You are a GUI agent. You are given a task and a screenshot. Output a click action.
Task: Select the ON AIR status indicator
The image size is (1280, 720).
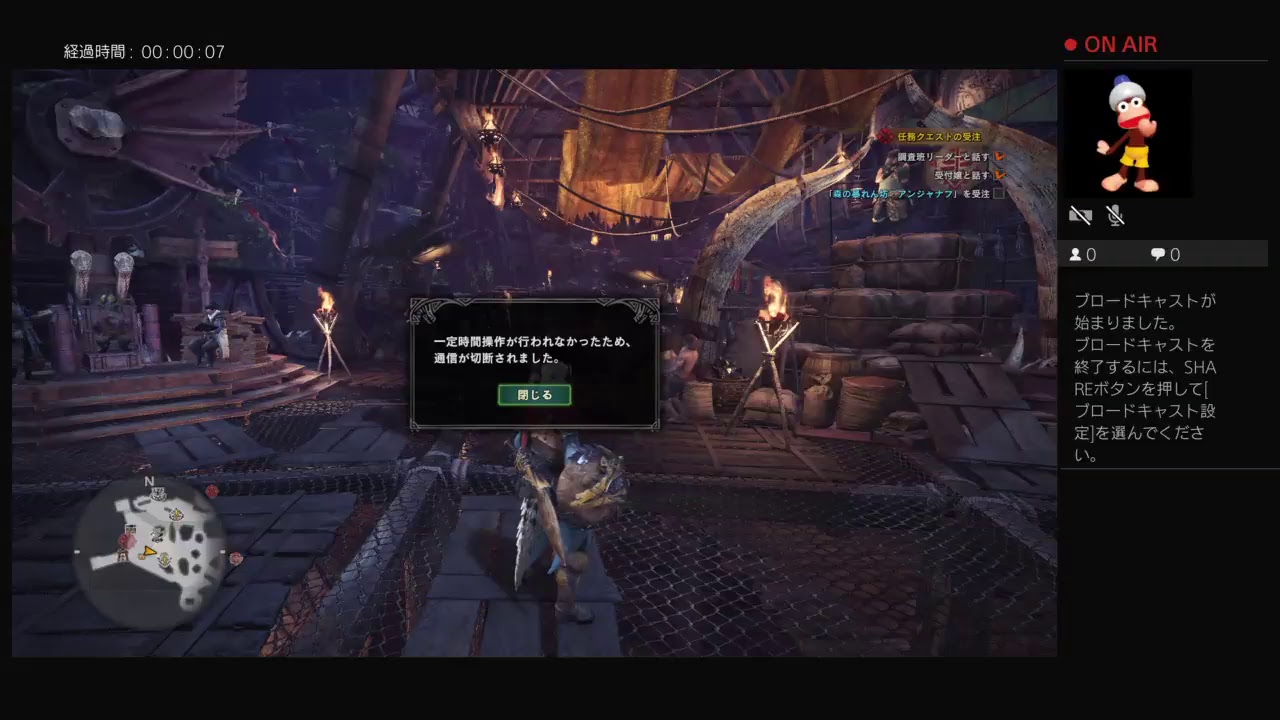(x=1110, y=44)
